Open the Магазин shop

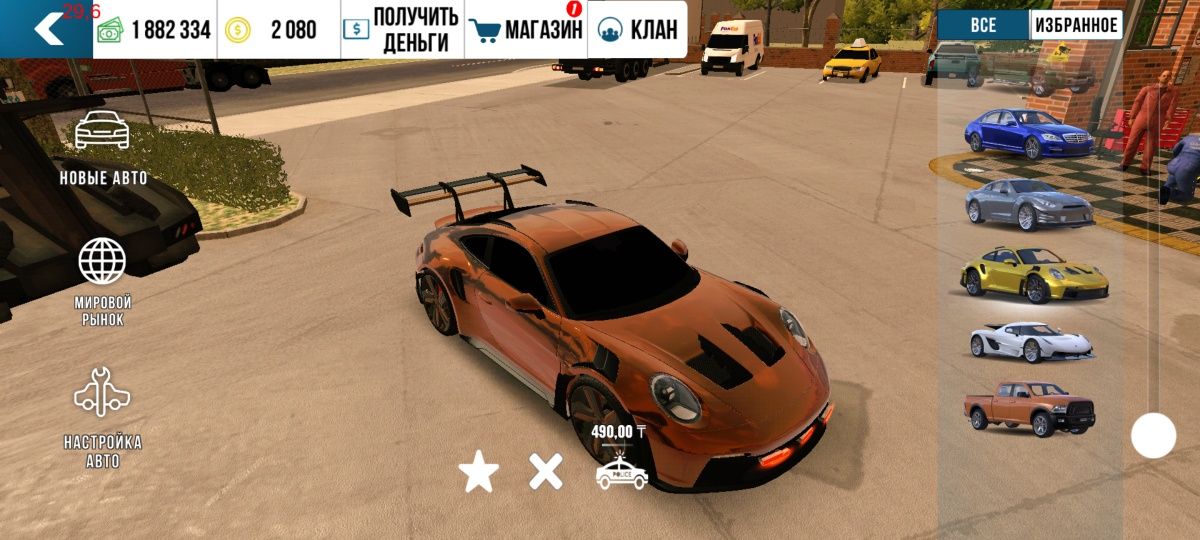point(526,30)
